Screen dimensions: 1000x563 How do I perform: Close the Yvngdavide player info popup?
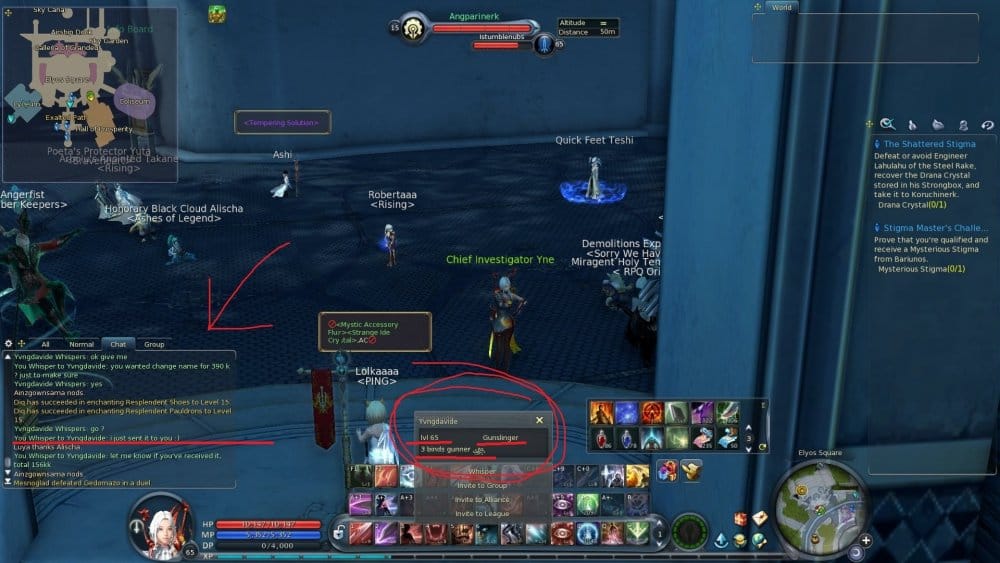pos(539,421)
